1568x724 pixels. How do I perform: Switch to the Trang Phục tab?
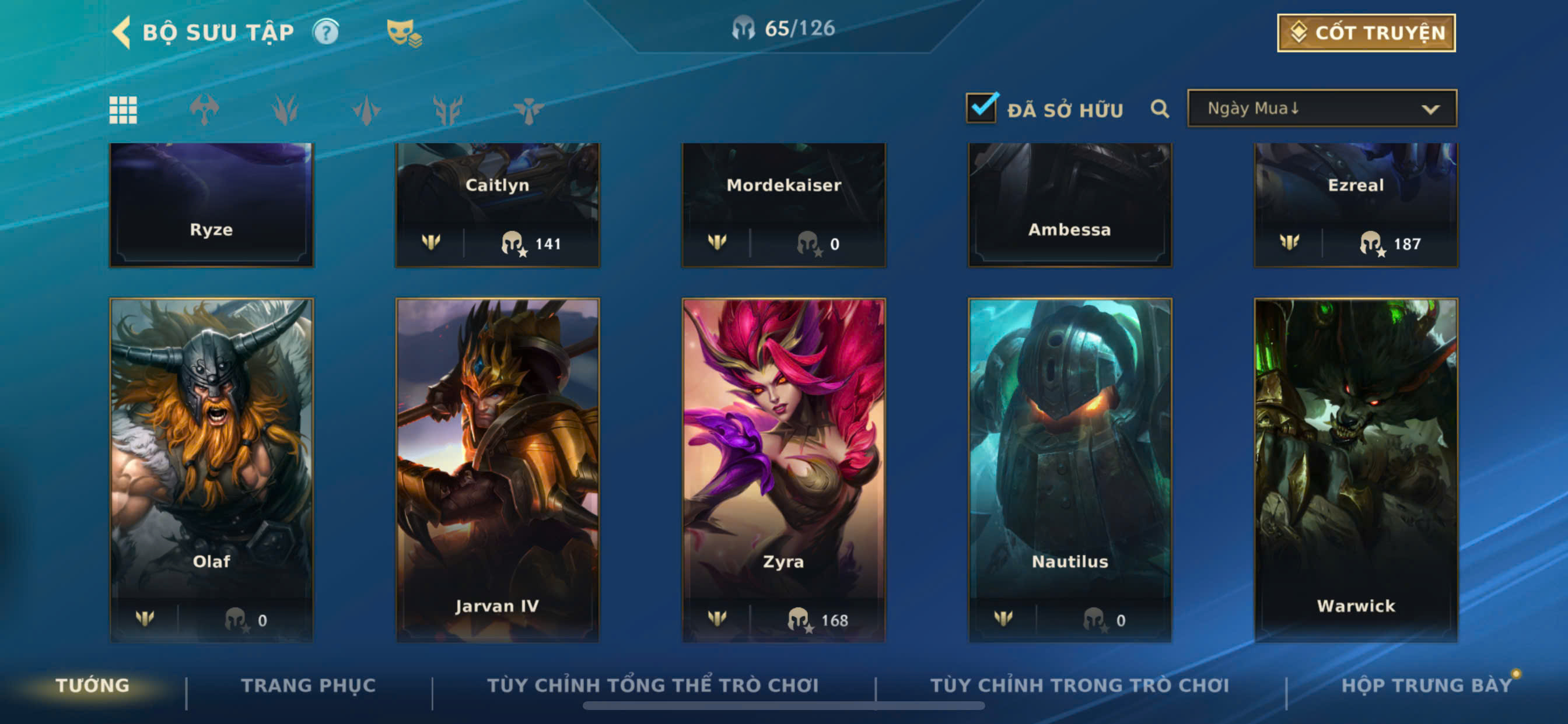tap(309, 685)
